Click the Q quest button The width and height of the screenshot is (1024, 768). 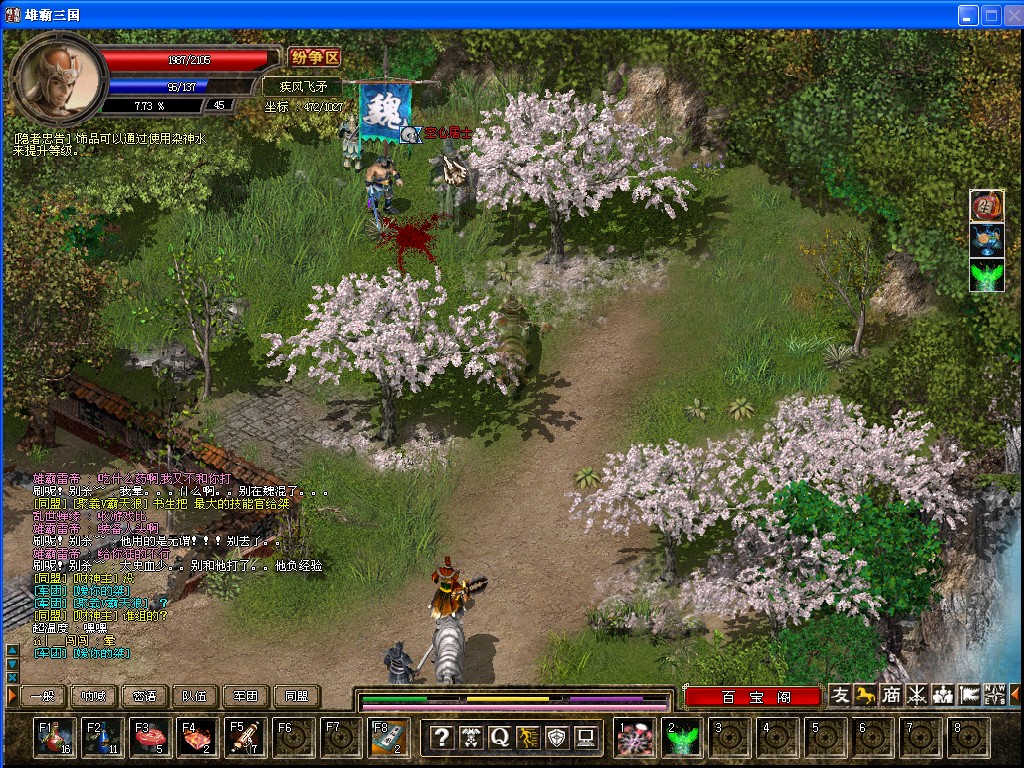[x=499, y=738]
